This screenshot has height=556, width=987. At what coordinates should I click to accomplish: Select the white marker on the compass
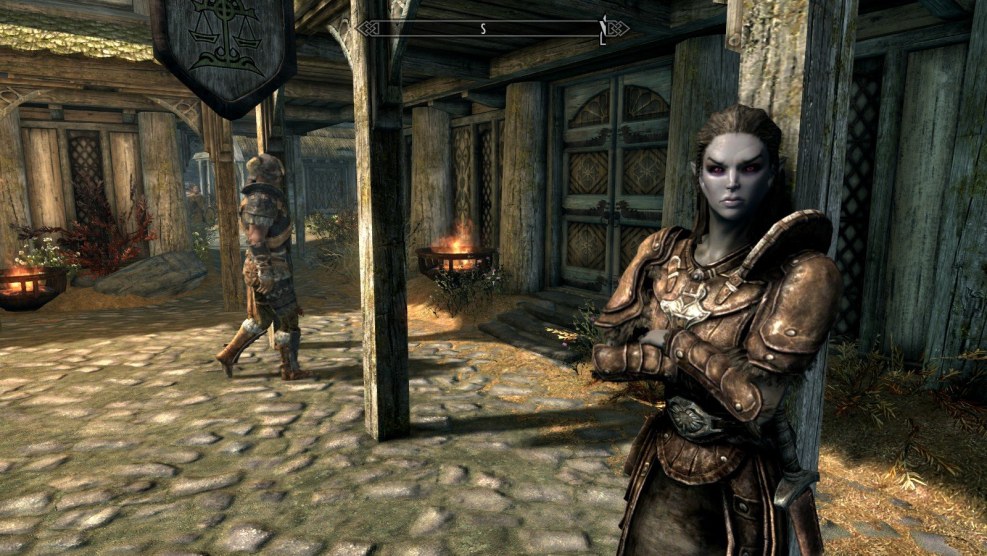[602, 30]
